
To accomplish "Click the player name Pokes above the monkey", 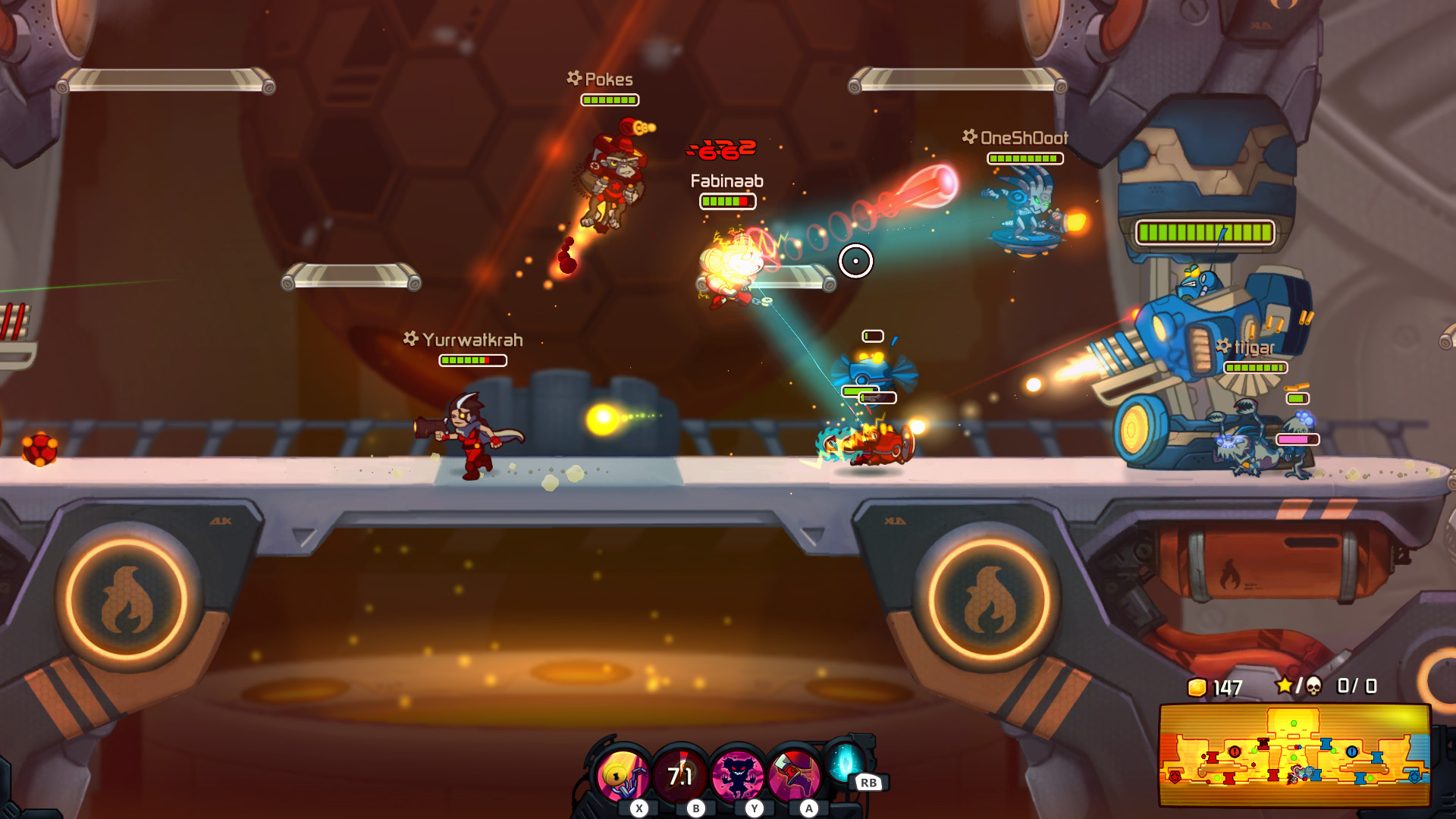I will (x=607, y=79).
